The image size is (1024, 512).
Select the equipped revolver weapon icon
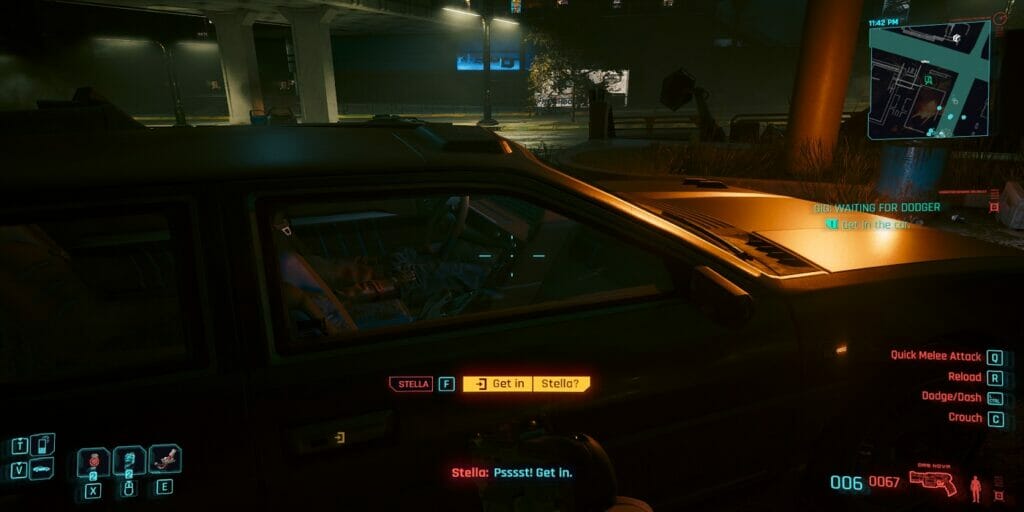[932, 483]
